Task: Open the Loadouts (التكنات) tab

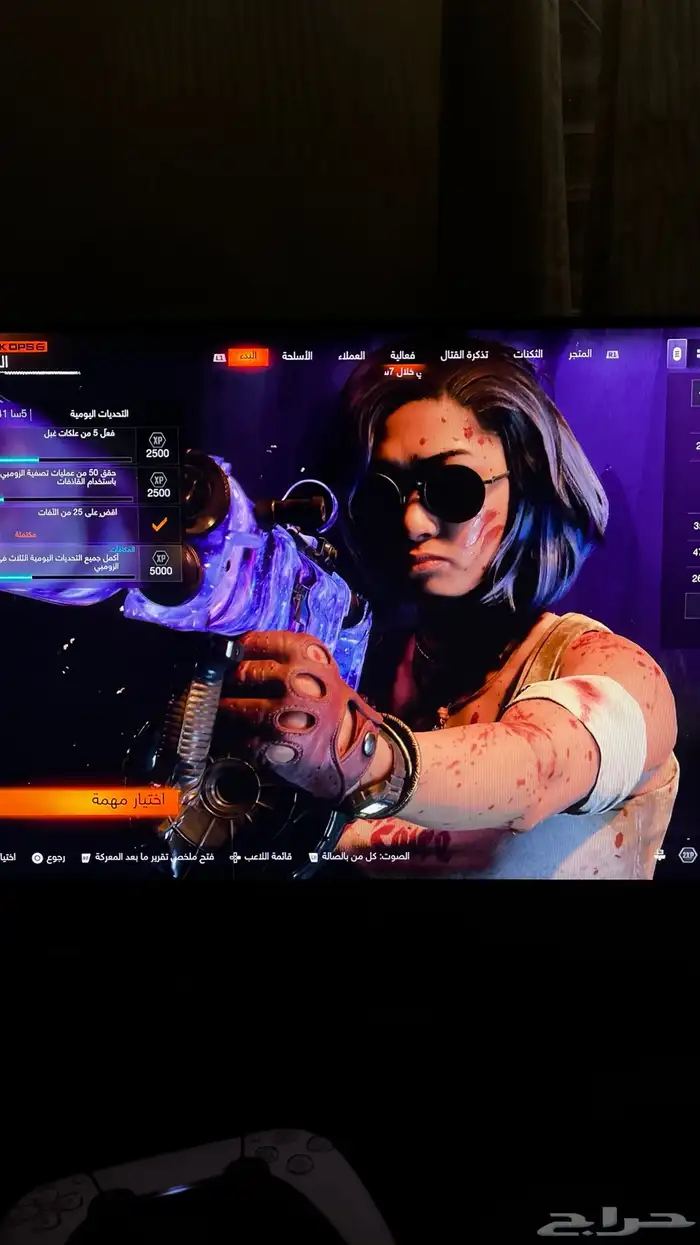Action: (528, 355)
